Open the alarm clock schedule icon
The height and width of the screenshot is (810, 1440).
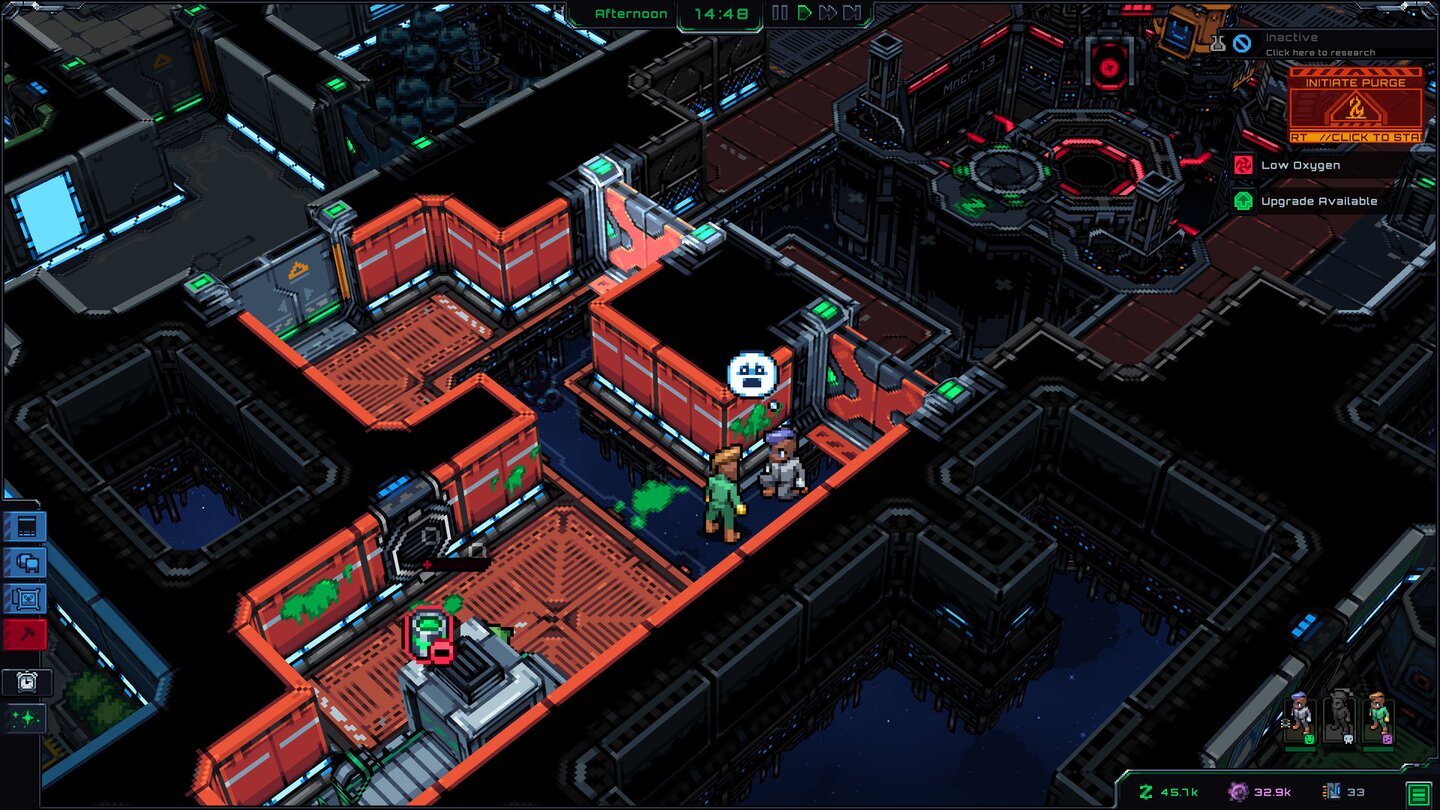27,682
